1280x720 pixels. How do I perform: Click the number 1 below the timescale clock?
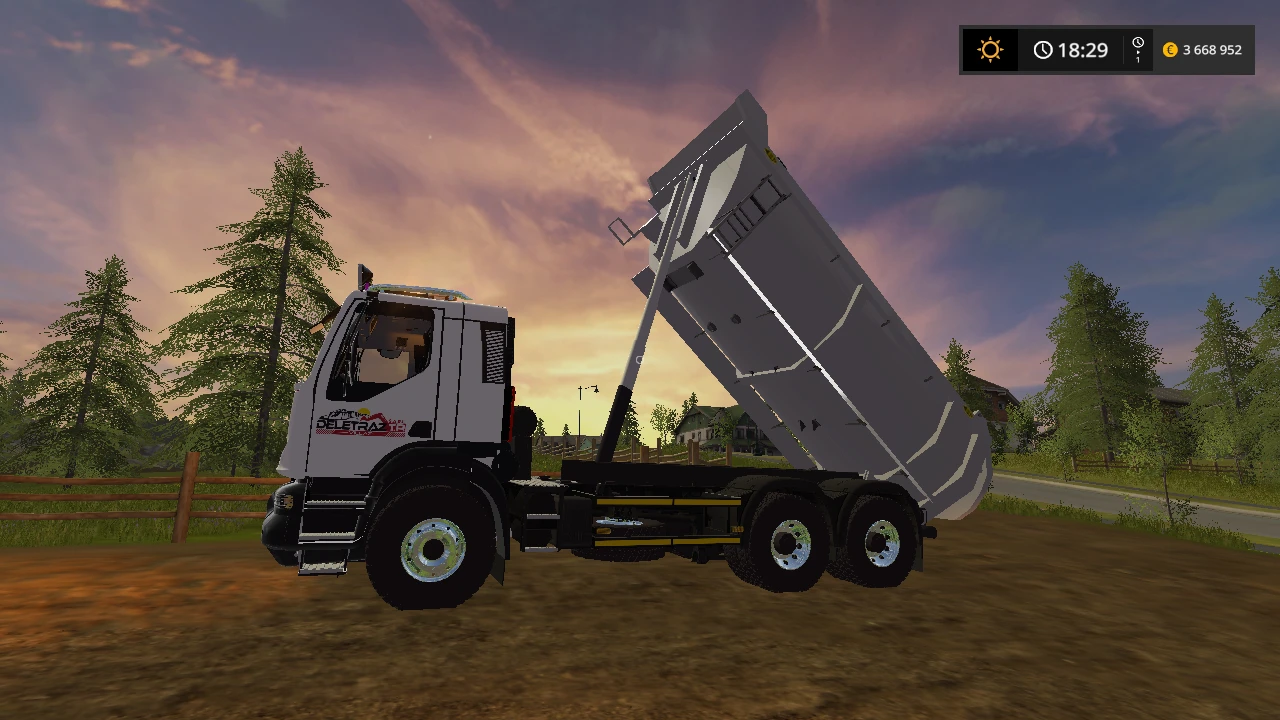point(1138,60)
